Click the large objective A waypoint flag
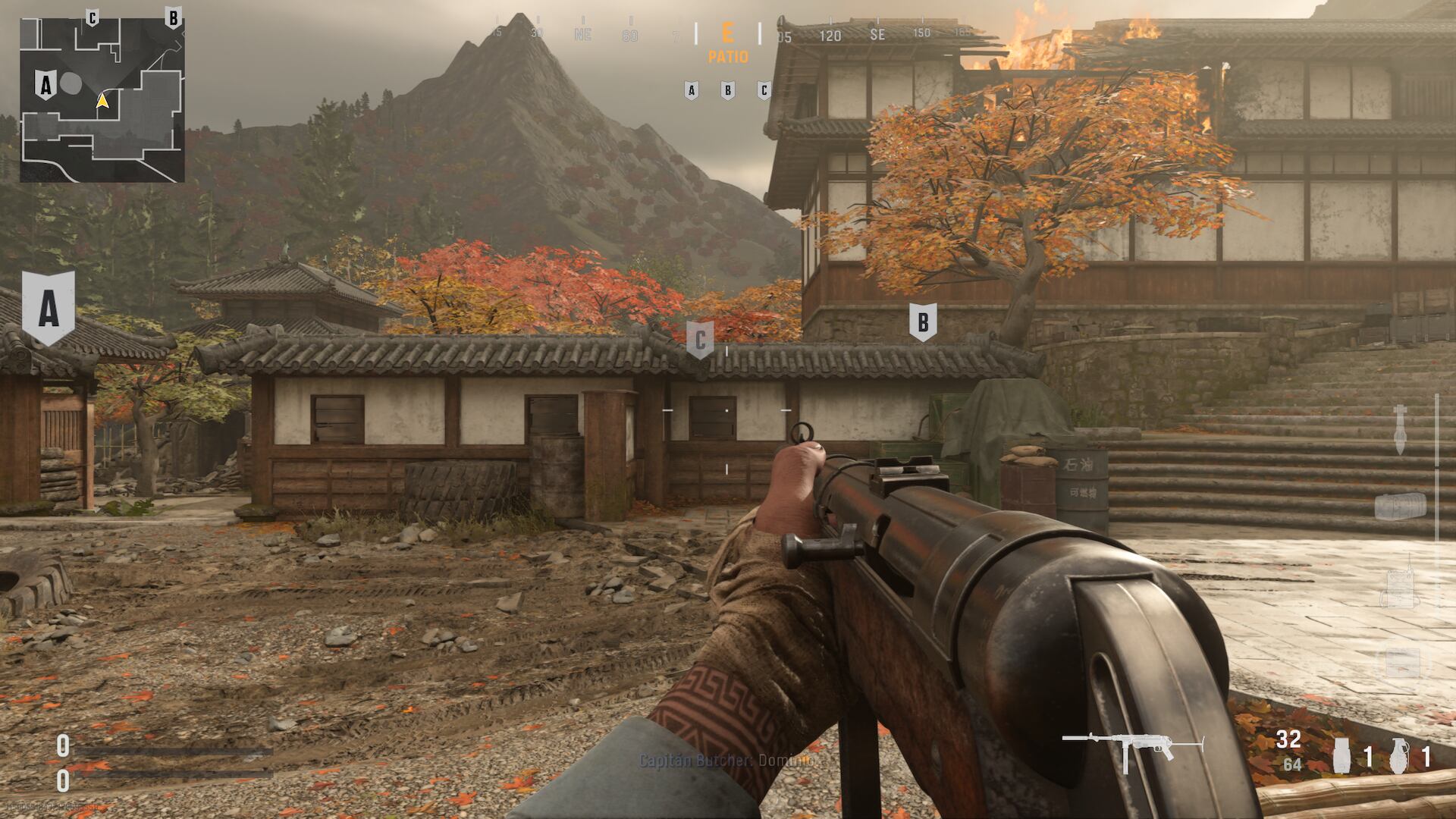Screen dimensions: 1456x819 click(49, 307)
